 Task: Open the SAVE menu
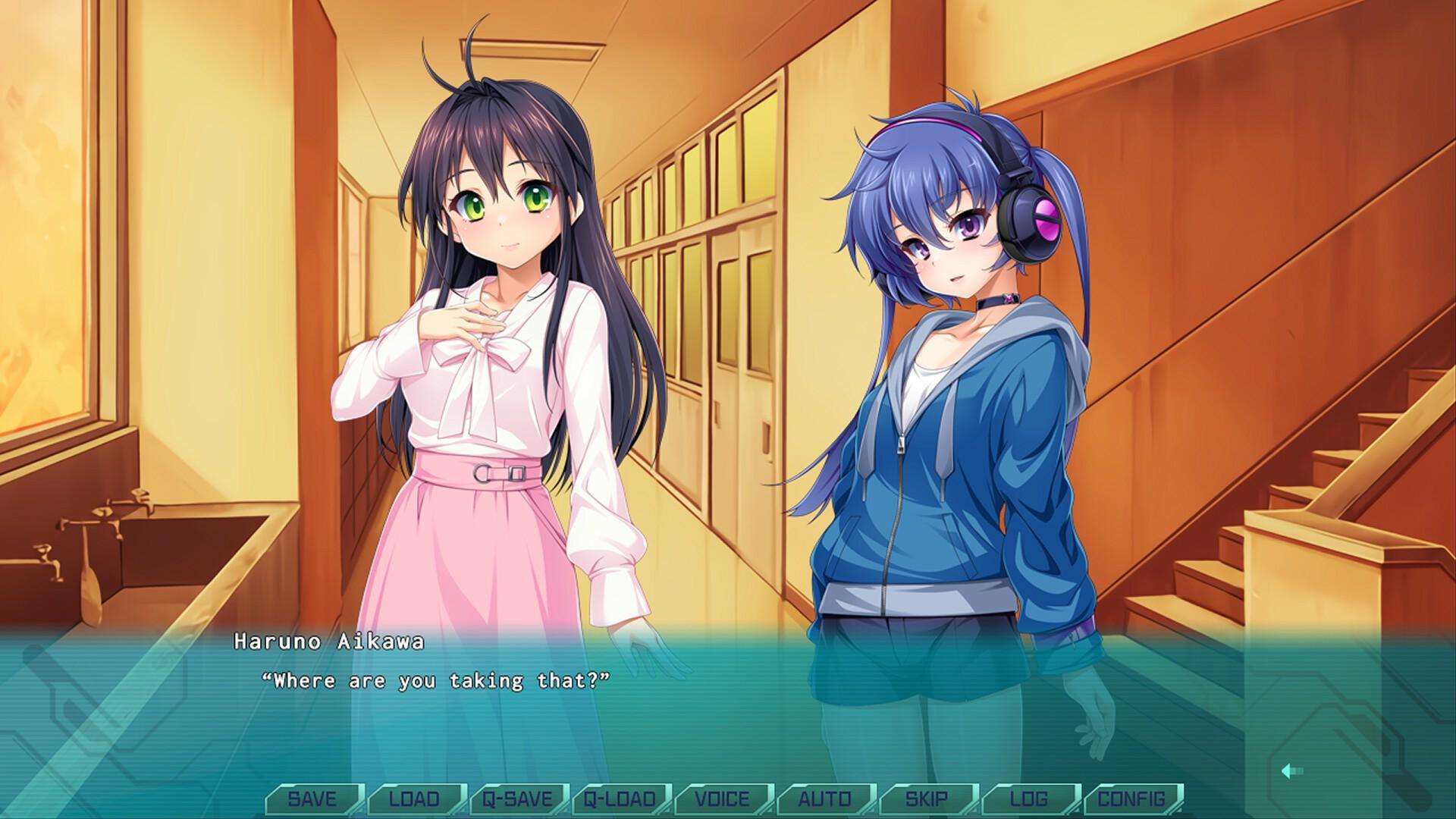coord(313,798)
